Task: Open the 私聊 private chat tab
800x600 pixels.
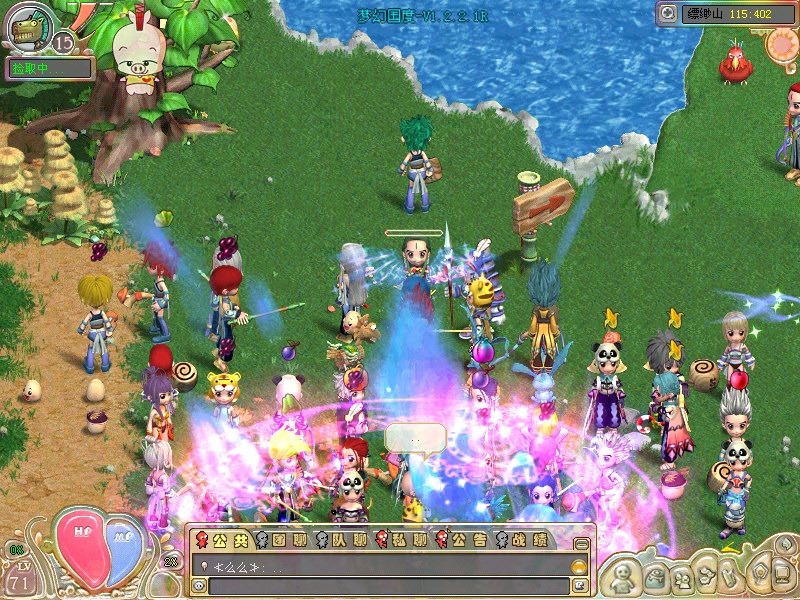Action: [399, 540]
